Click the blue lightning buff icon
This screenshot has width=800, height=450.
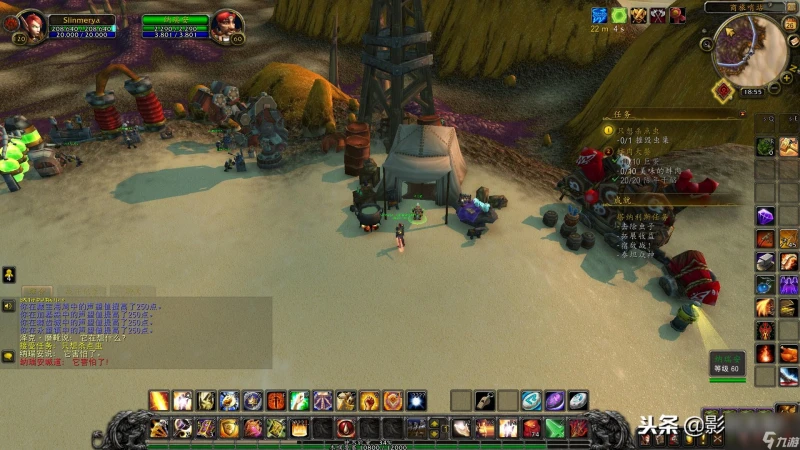599,15
